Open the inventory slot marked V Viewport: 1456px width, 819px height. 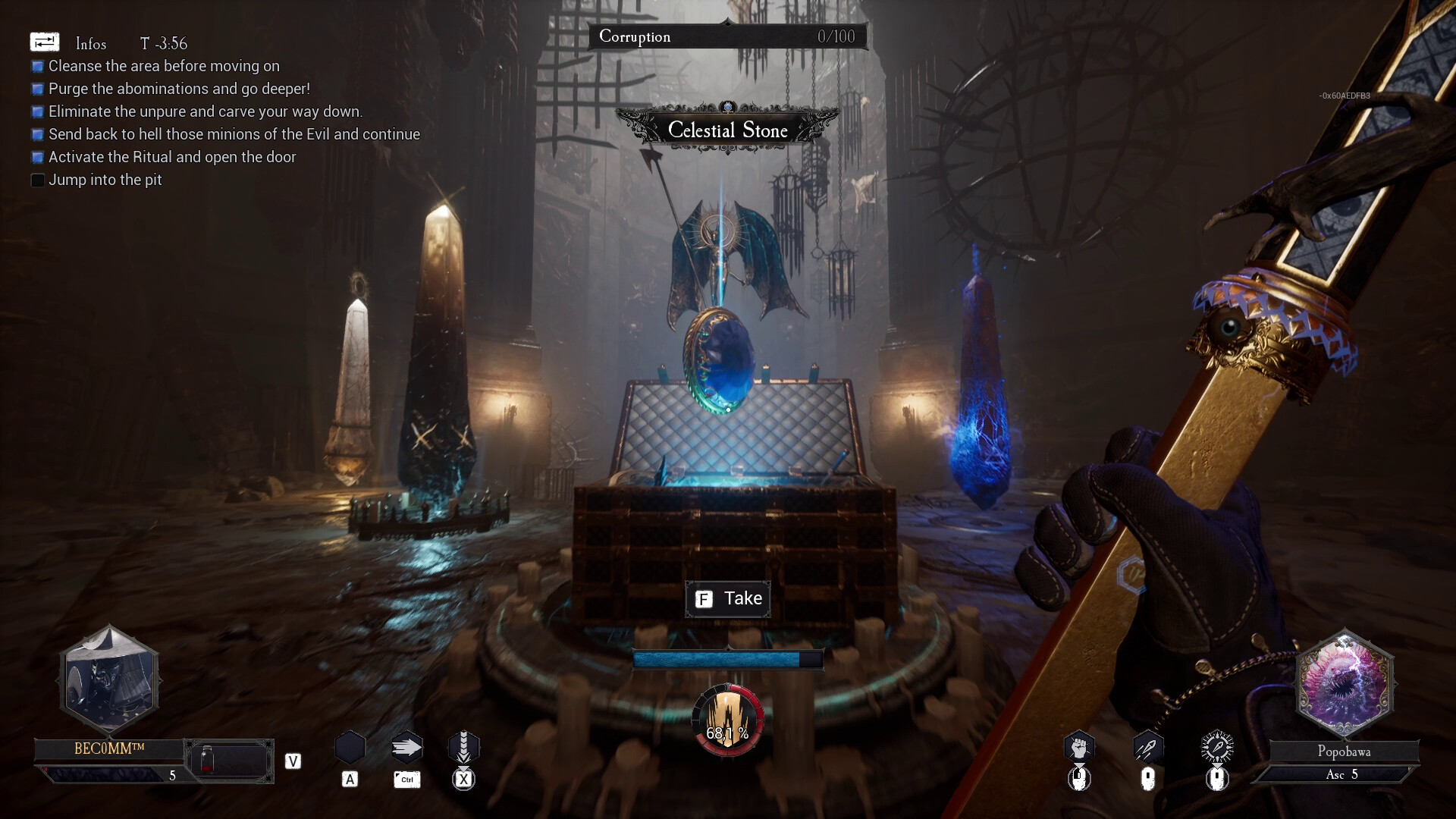292,761
